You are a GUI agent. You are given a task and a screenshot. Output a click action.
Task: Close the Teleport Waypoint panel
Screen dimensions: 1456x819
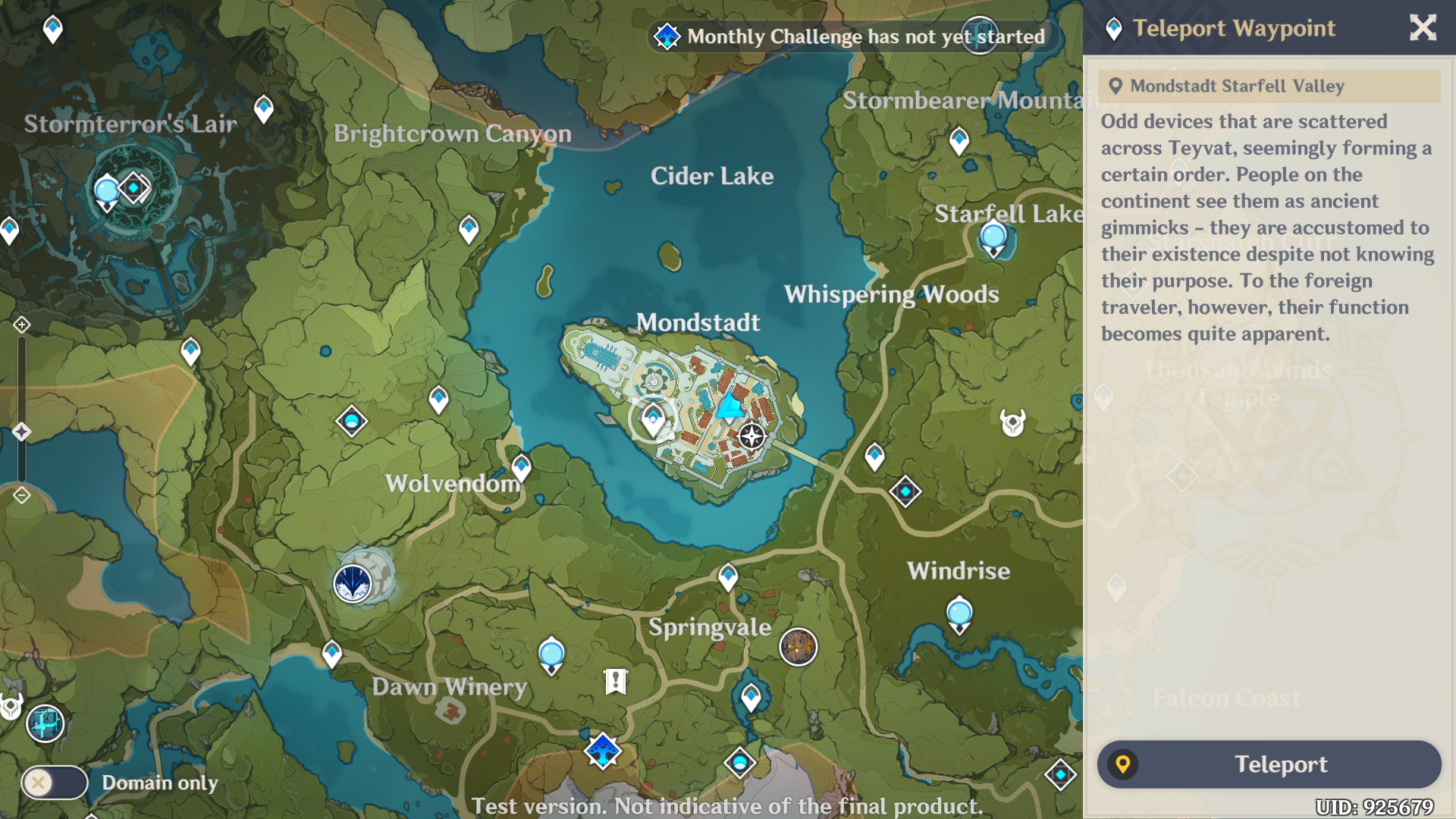point(1423,28)
